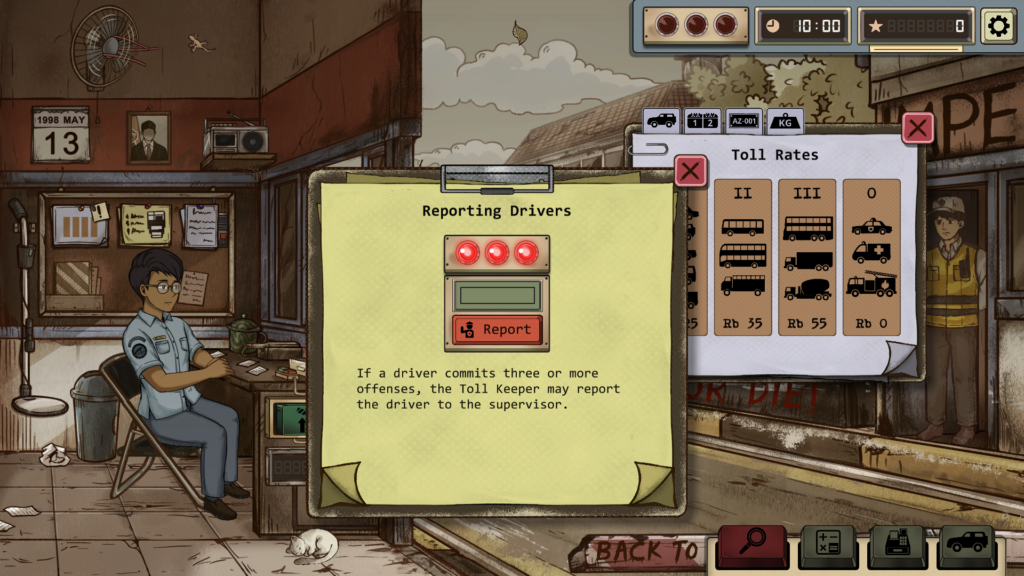Show the AZ-001 license plate tab
1024x576 pixels.
743,121
